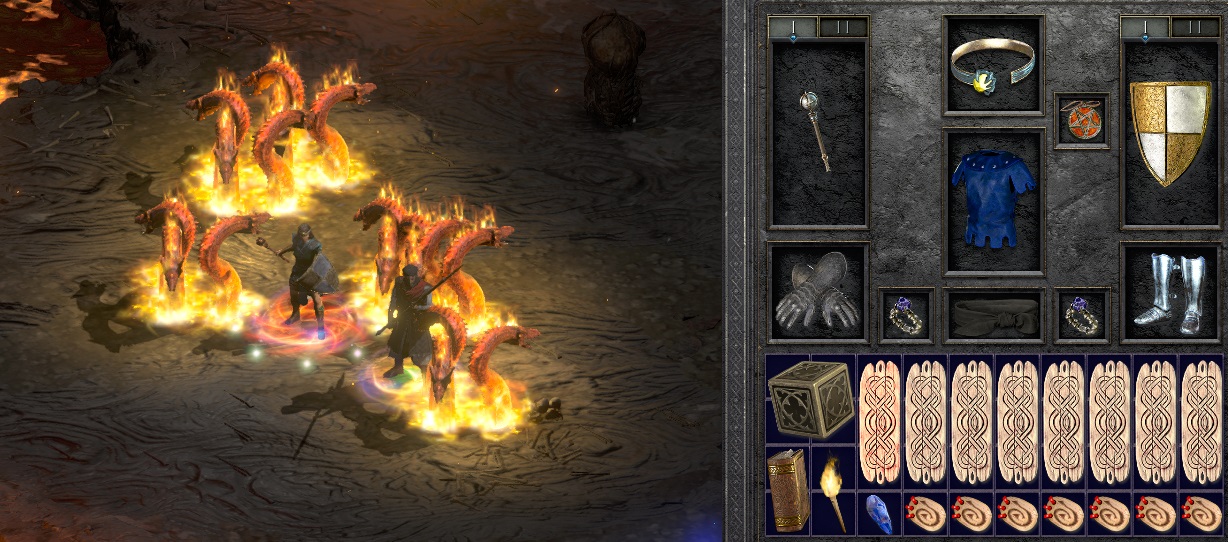1228x542 pixels.
Task: Switch to weapon set II above the scepter
Action: tap(843, 27)
